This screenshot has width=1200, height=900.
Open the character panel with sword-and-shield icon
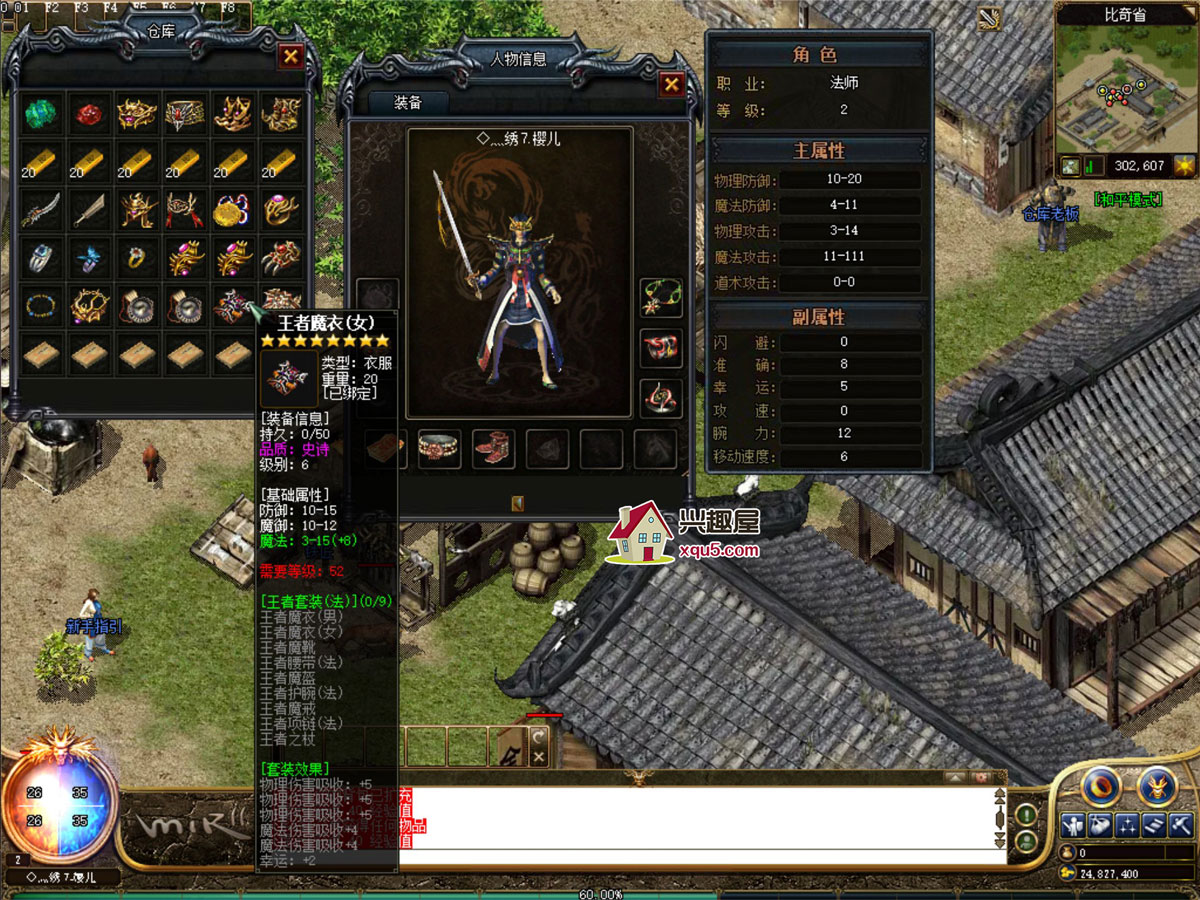pos(1073,826)
